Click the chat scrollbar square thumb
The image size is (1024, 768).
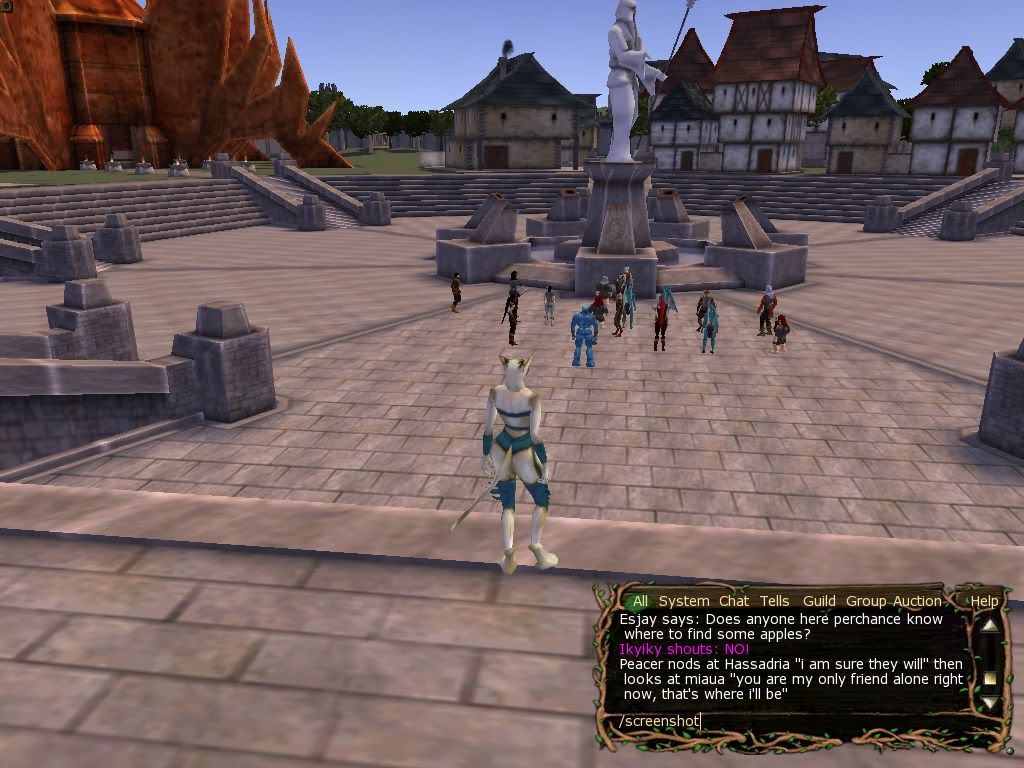pos(990,678)
